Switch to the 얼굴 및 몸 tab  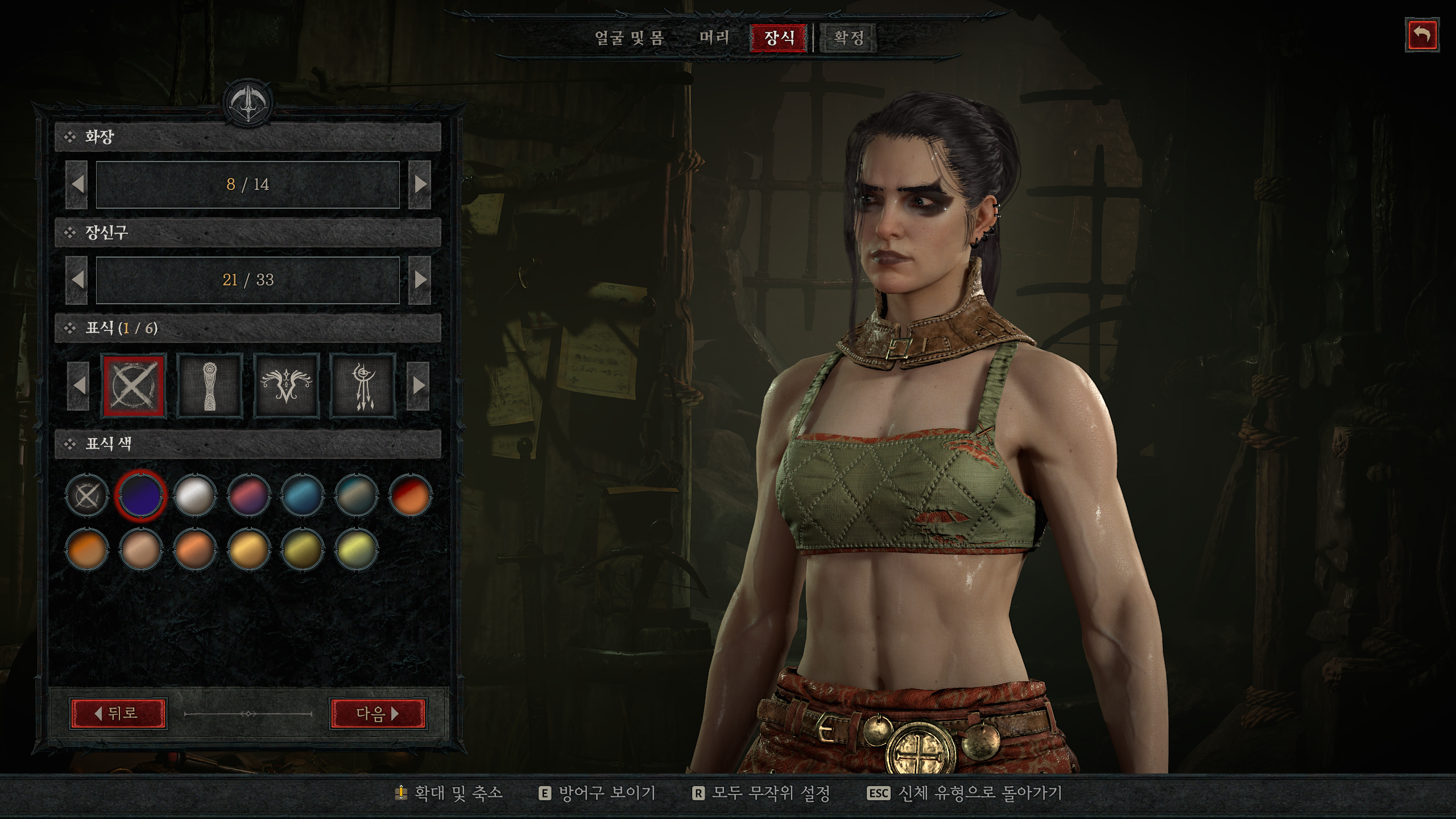pyautogui.click(x=629, y=38)
